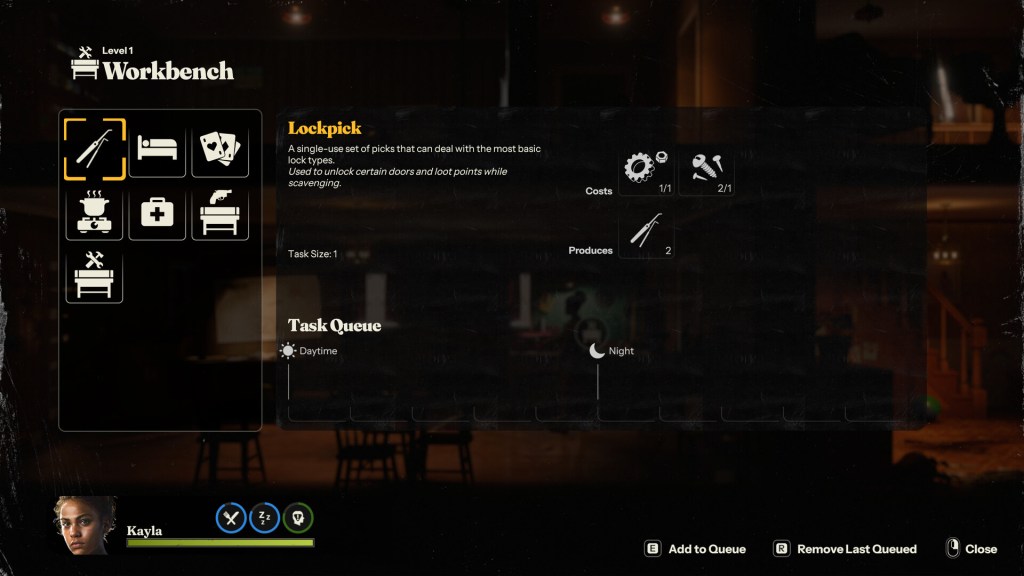Select the first aid kit recipe
The width and height of the screenshot is (1024, 576).
157,211
